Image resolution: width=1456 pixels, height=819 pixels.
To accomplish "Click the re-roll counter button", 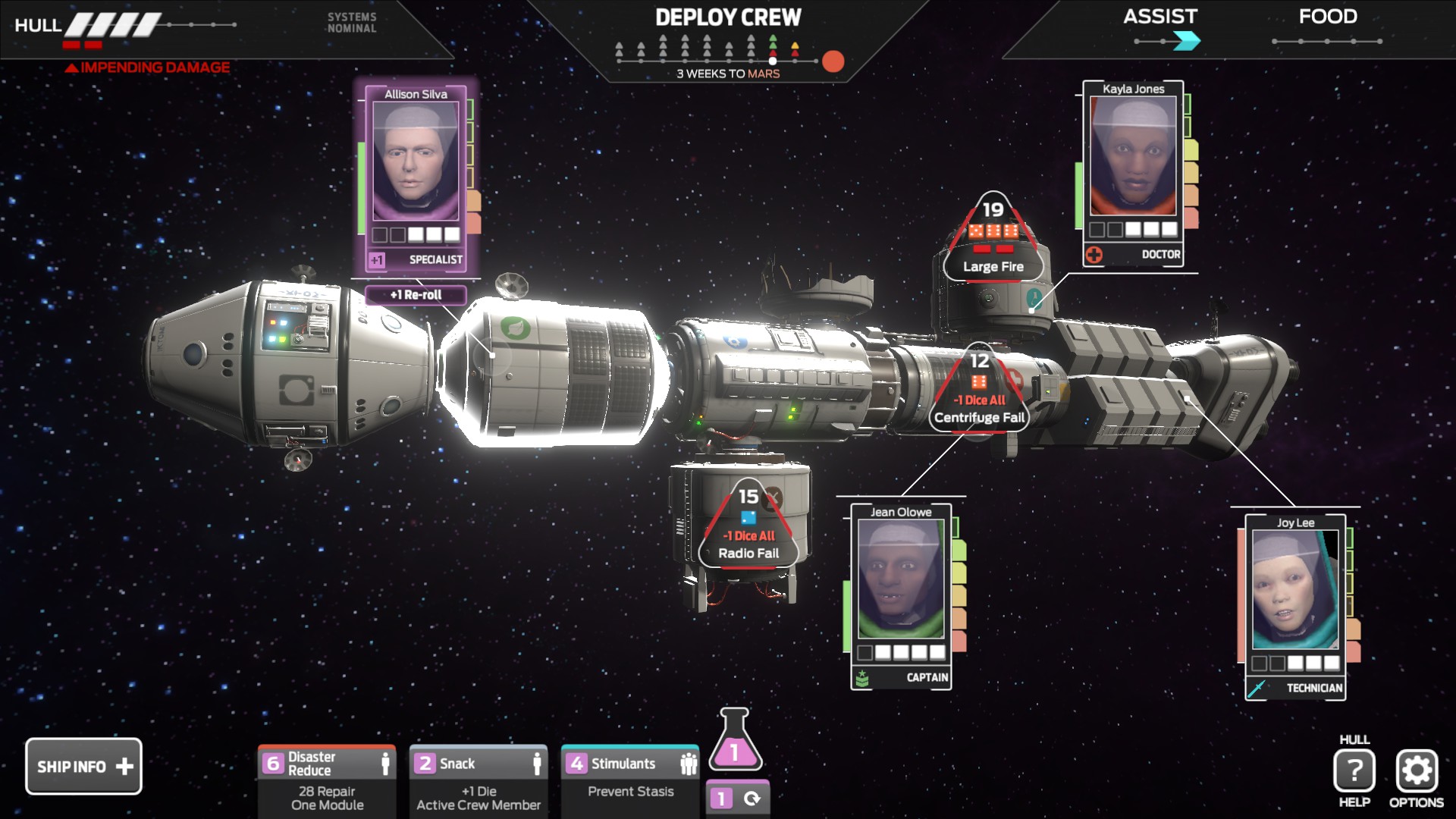I will 737,799.
